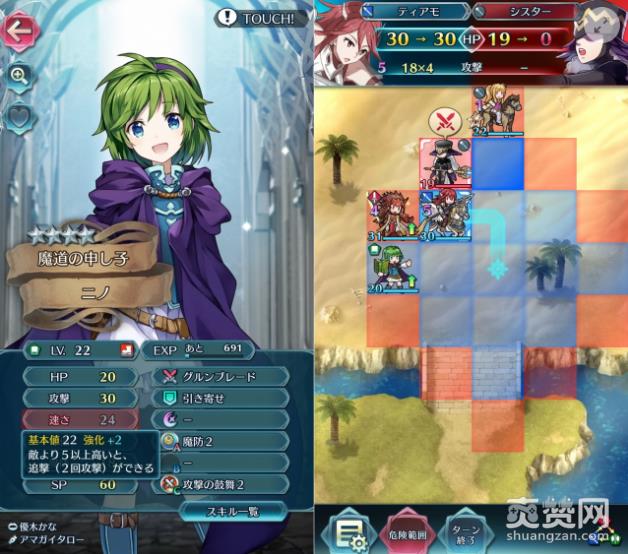Select the blonde cavalry unit on the map
Image resolution: width=628 pixels, height=554 pixels.
pyautogui.click(x=497, y=108)
